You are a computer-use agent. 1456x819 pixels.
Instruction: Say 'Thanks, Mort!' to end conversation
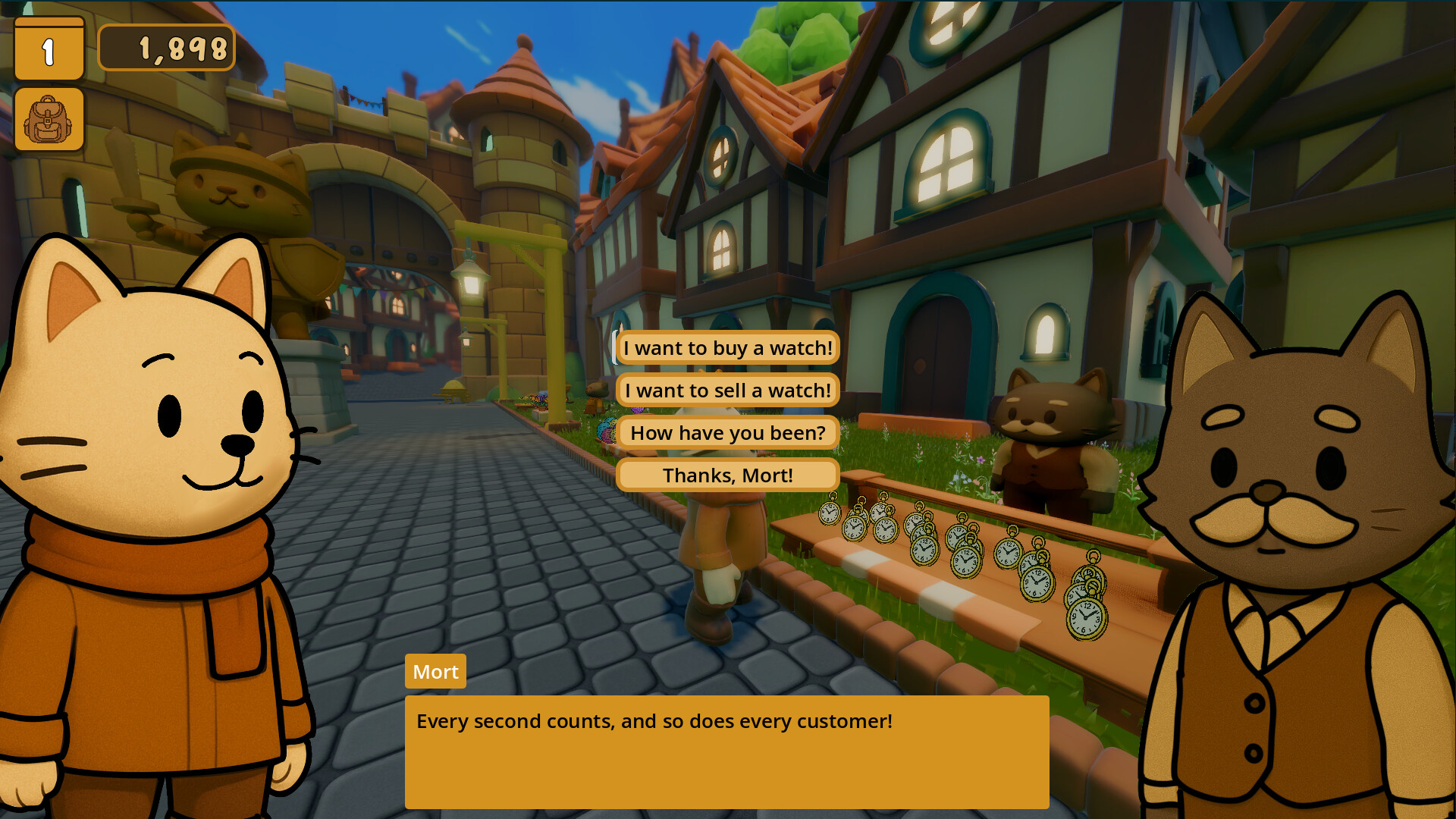click(x=727, y=475)
